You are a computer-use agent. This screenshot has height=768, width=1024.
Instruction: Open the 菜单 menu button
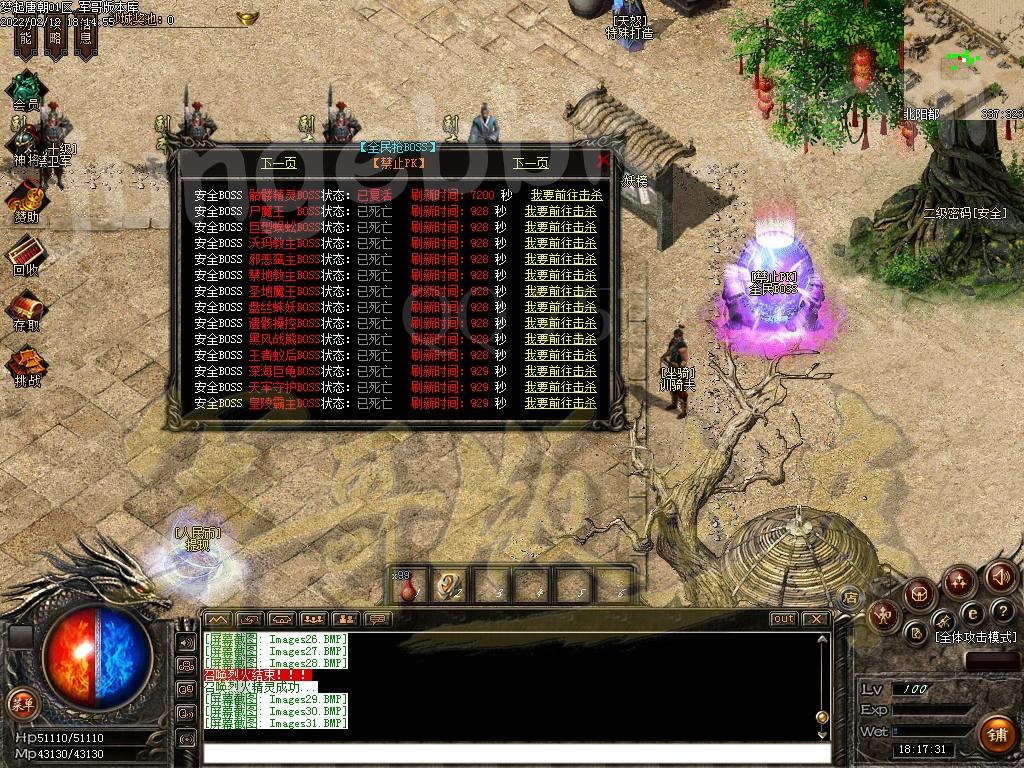[x=21, y=704]
